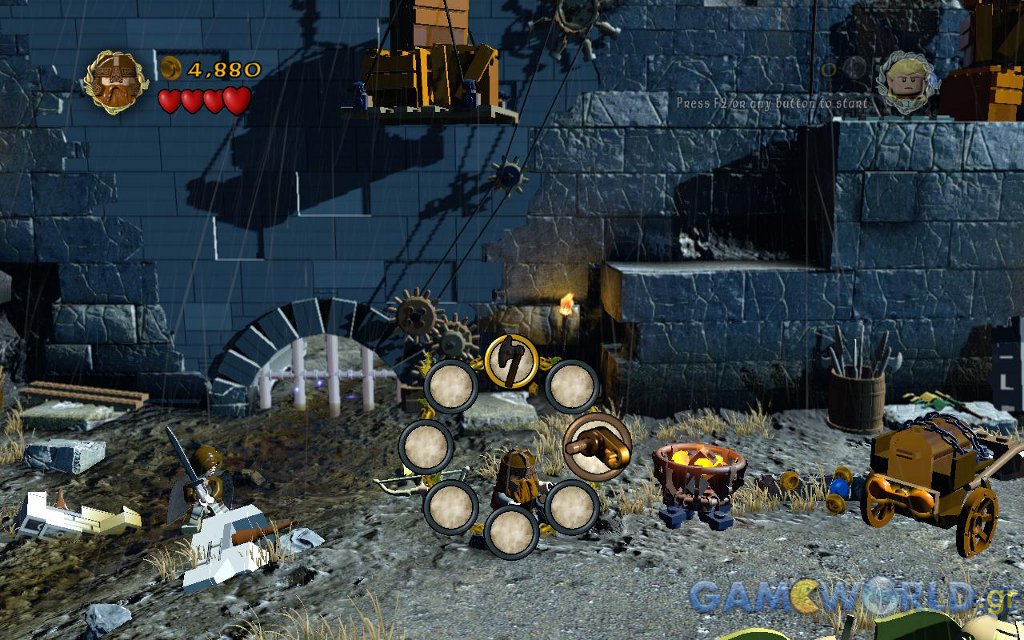Select the axe slot in the item wheel

click(511, 361)
